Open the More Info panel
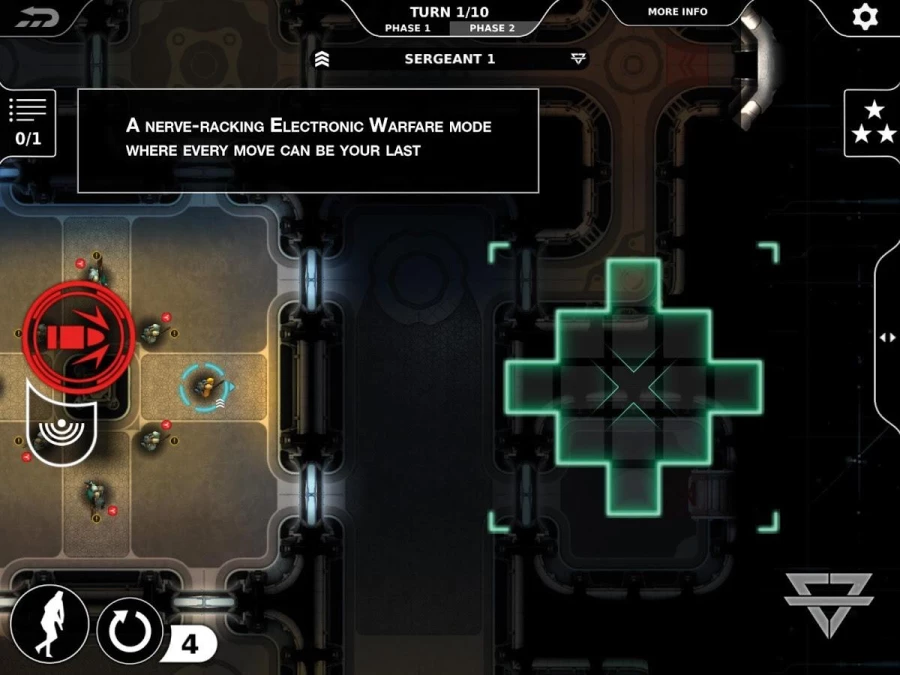 [677, 12]
